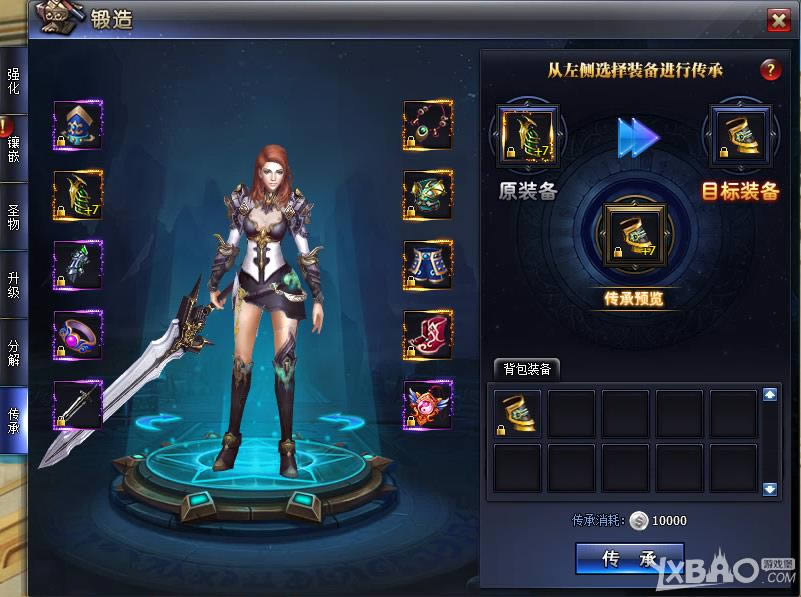Screen dimensions: 801x597
Task: Close the 锻造 forge window
Action: tap(778, 20)
